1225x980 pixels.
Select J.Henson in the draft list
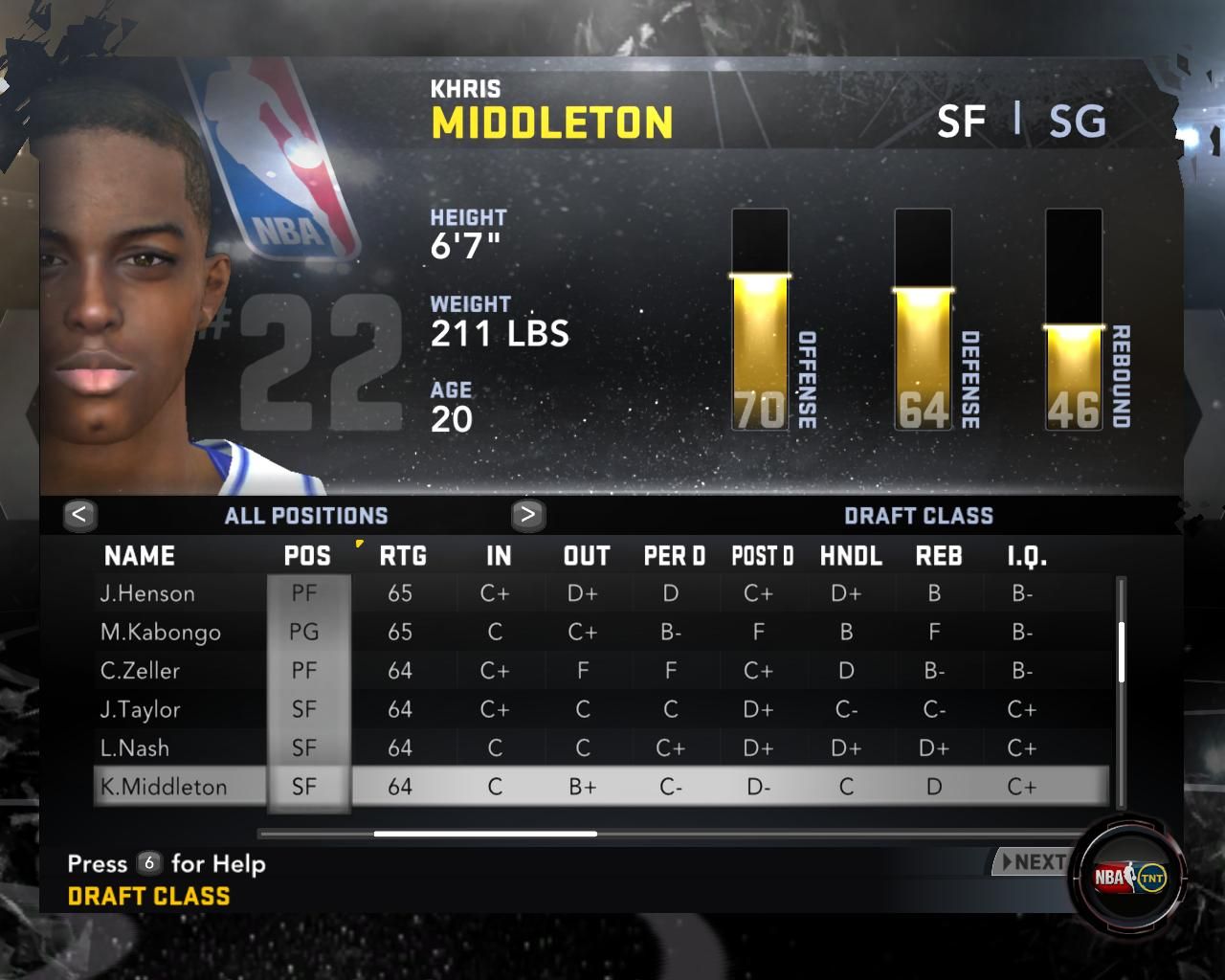(x=147, y=594)
